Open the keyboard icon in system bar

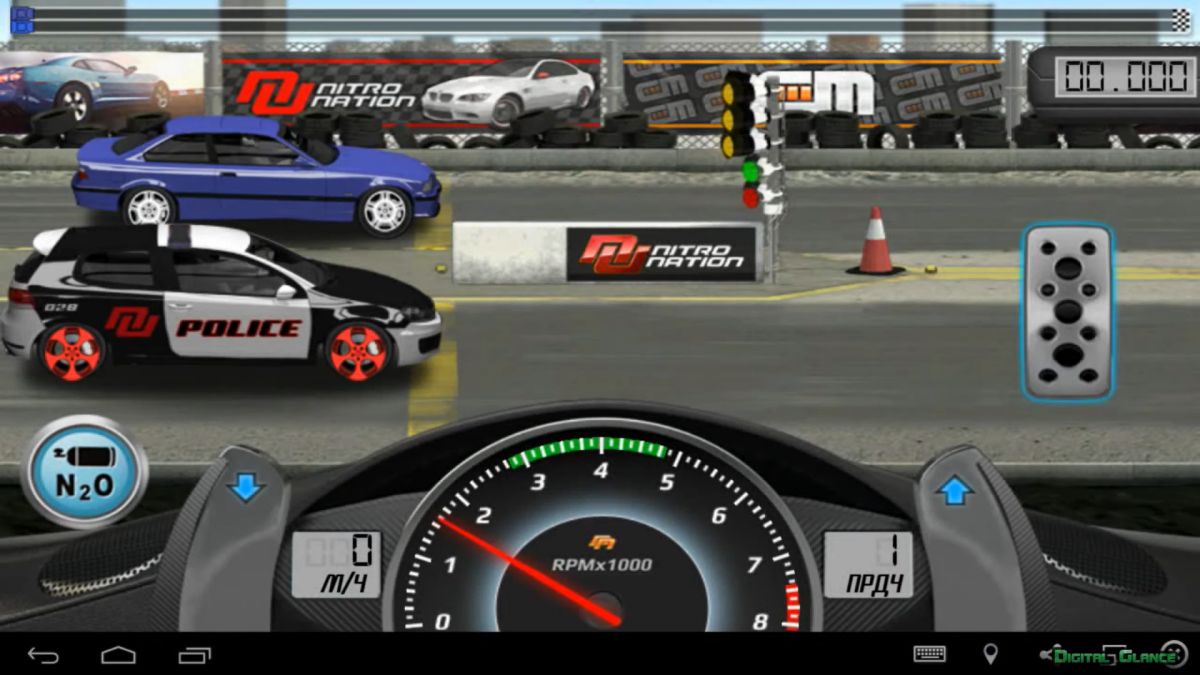[x=929, y=654]
